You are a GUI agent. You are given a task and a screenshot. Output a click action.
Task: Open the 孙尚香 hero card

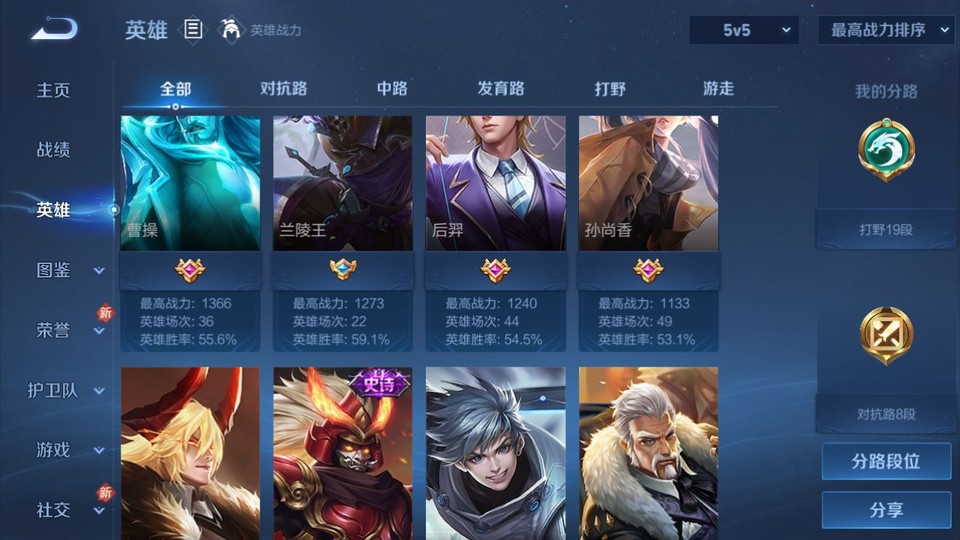pyautogui.click(x=648, y=184)
